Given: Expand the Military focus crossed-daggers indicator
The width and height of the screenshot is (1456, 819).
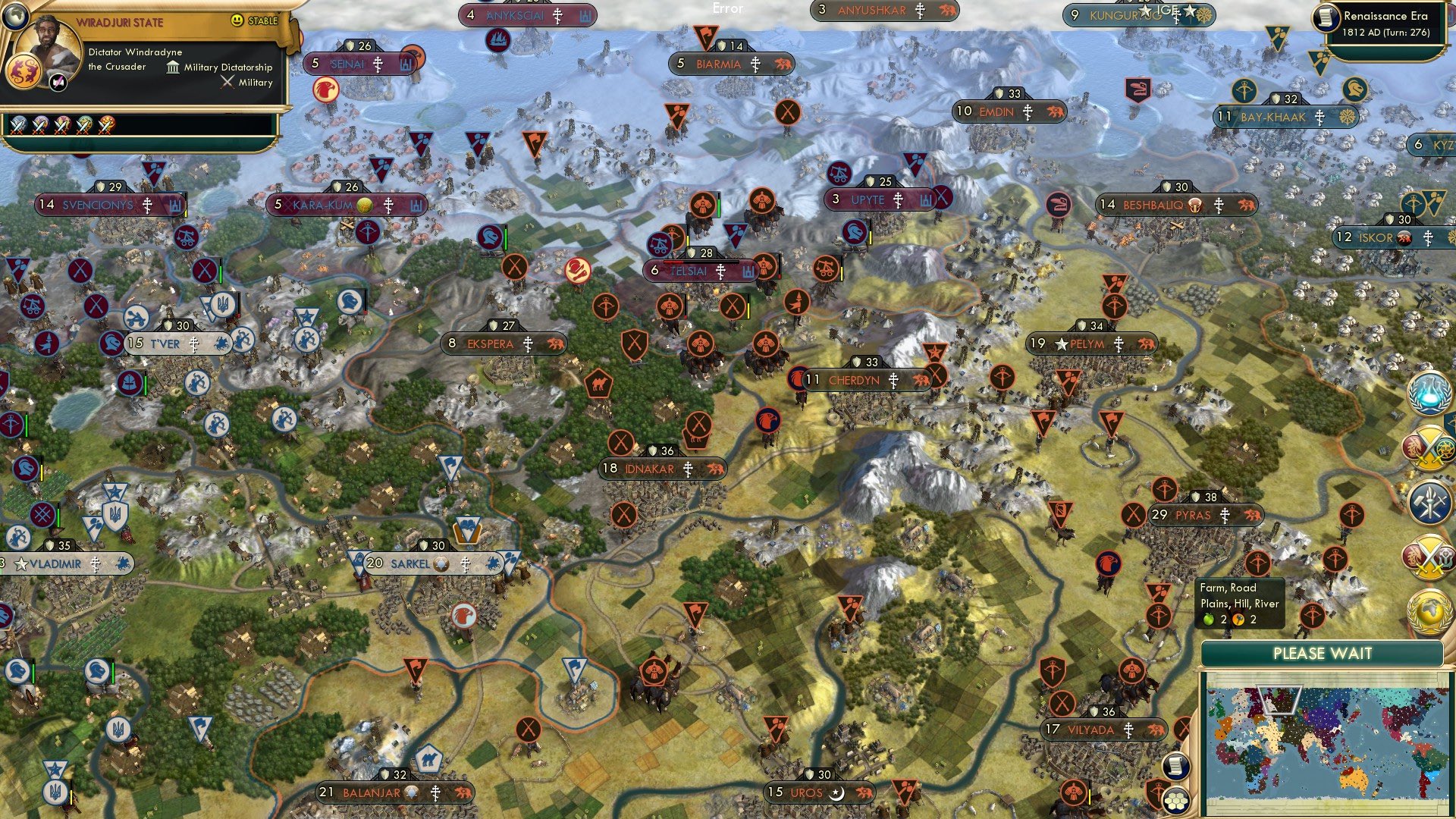Looking at the screenshot, I should [227, 81].
